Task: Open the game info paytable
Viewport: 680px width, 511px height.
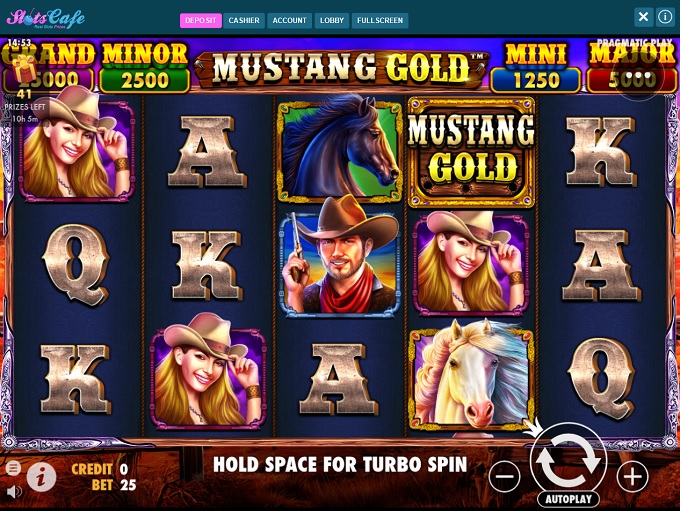Action: coord(41,477)
